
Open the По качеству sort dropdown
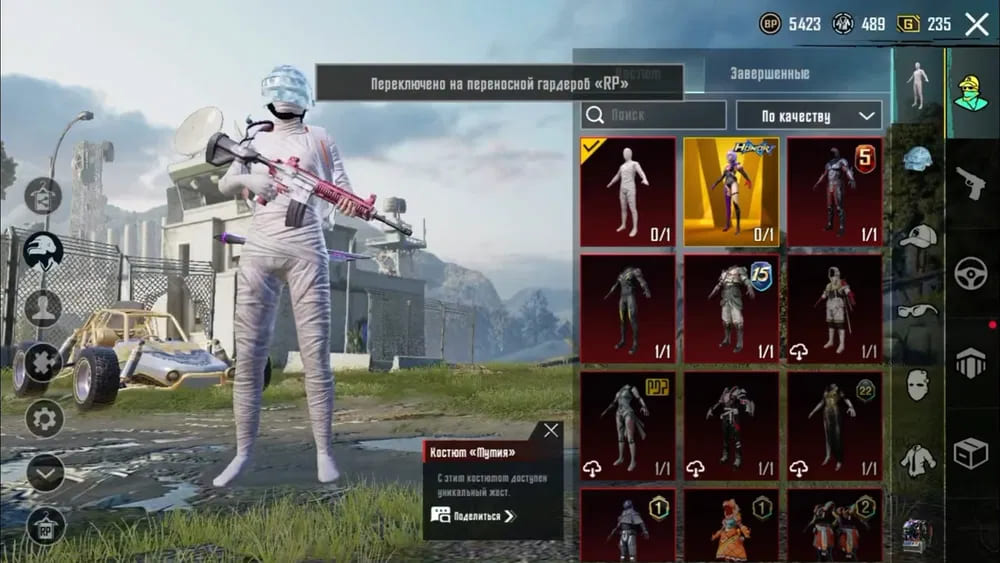(x=808, y=116)
